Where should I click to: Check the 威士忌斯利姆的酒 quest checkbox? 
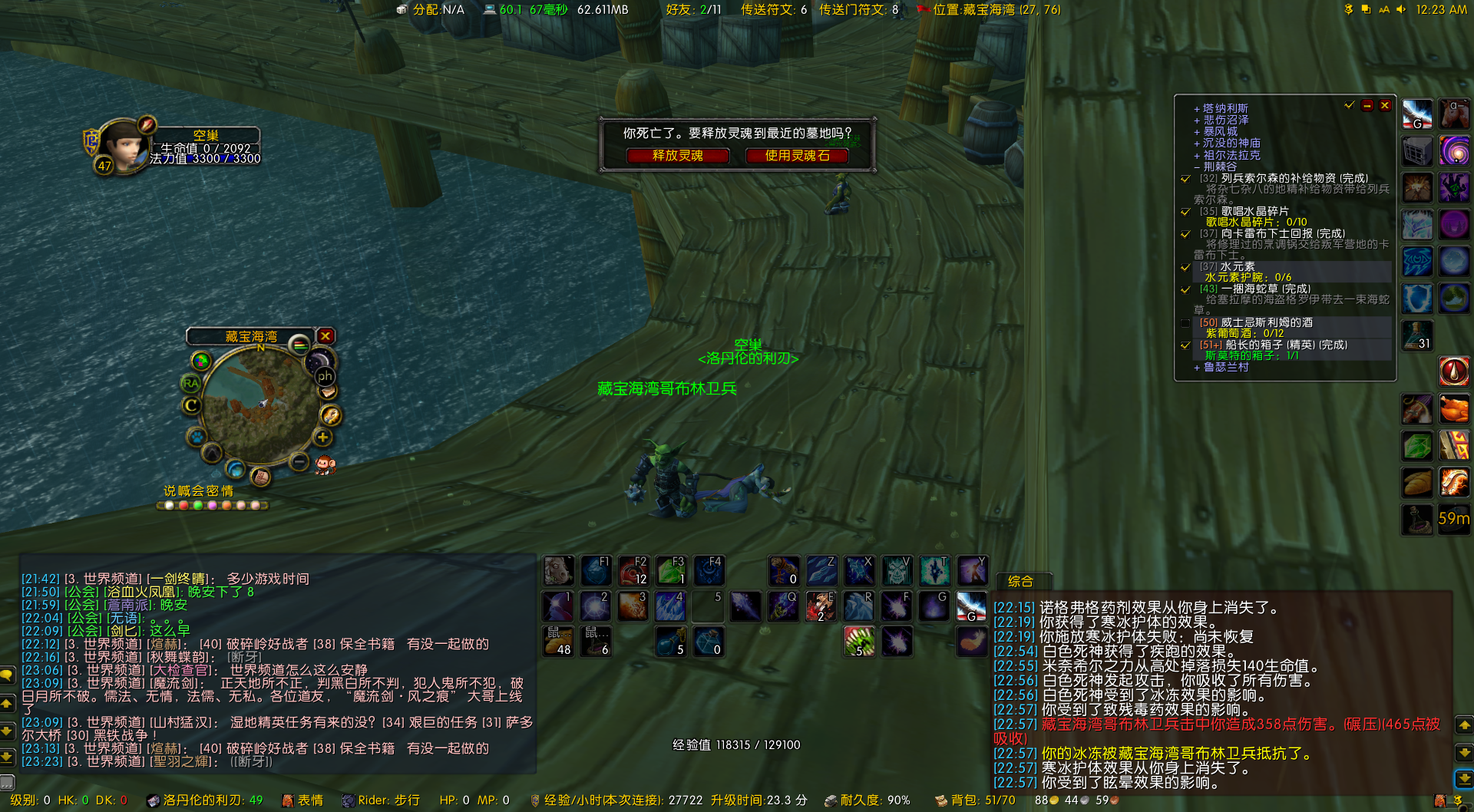pyautogui.click(x=1185, y=322)
